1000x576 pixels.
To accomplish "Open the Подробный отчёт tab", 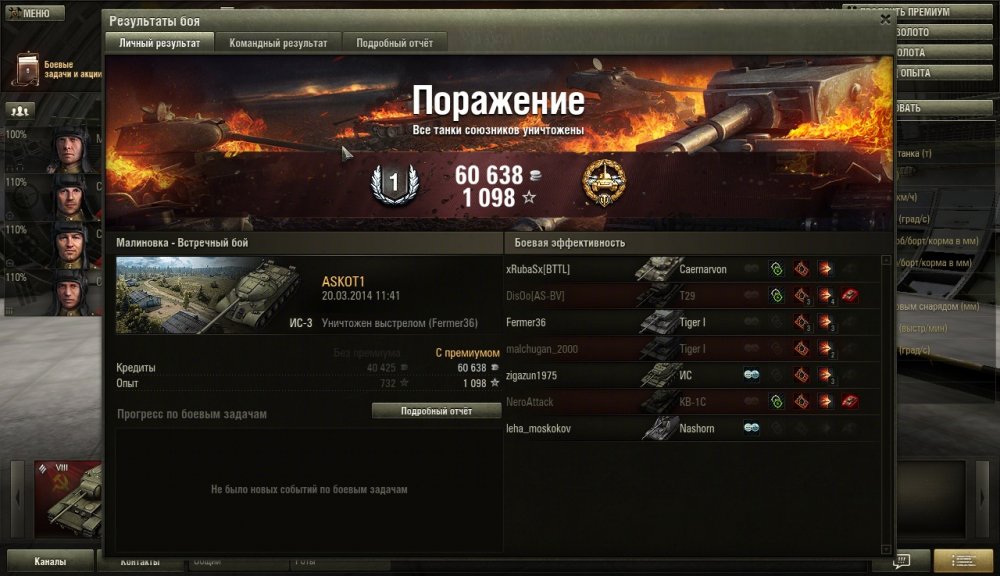I will [x=394, y=43].
